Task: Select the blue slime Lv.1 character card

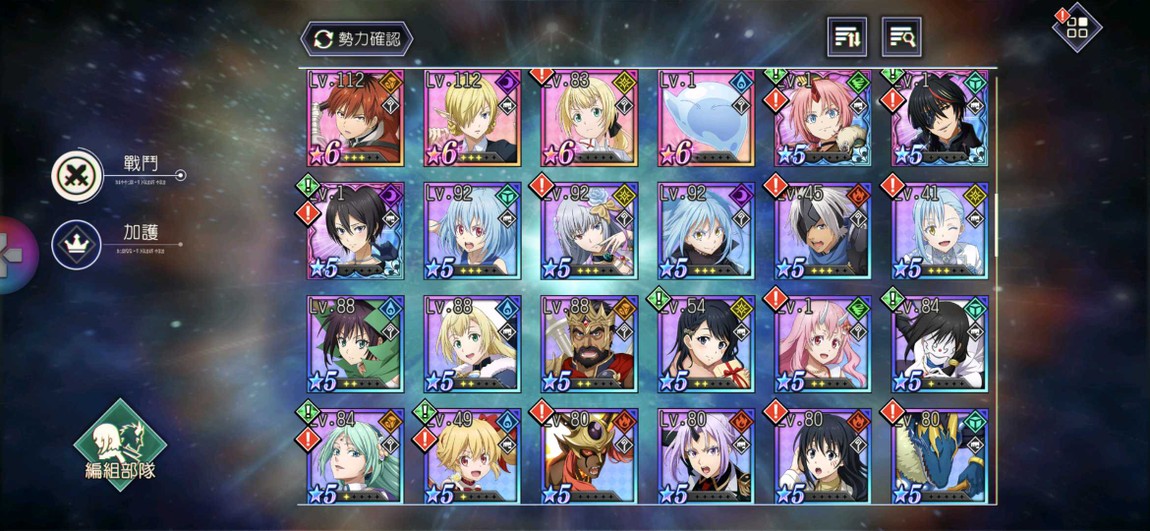Action: click(x=706, y=118)
